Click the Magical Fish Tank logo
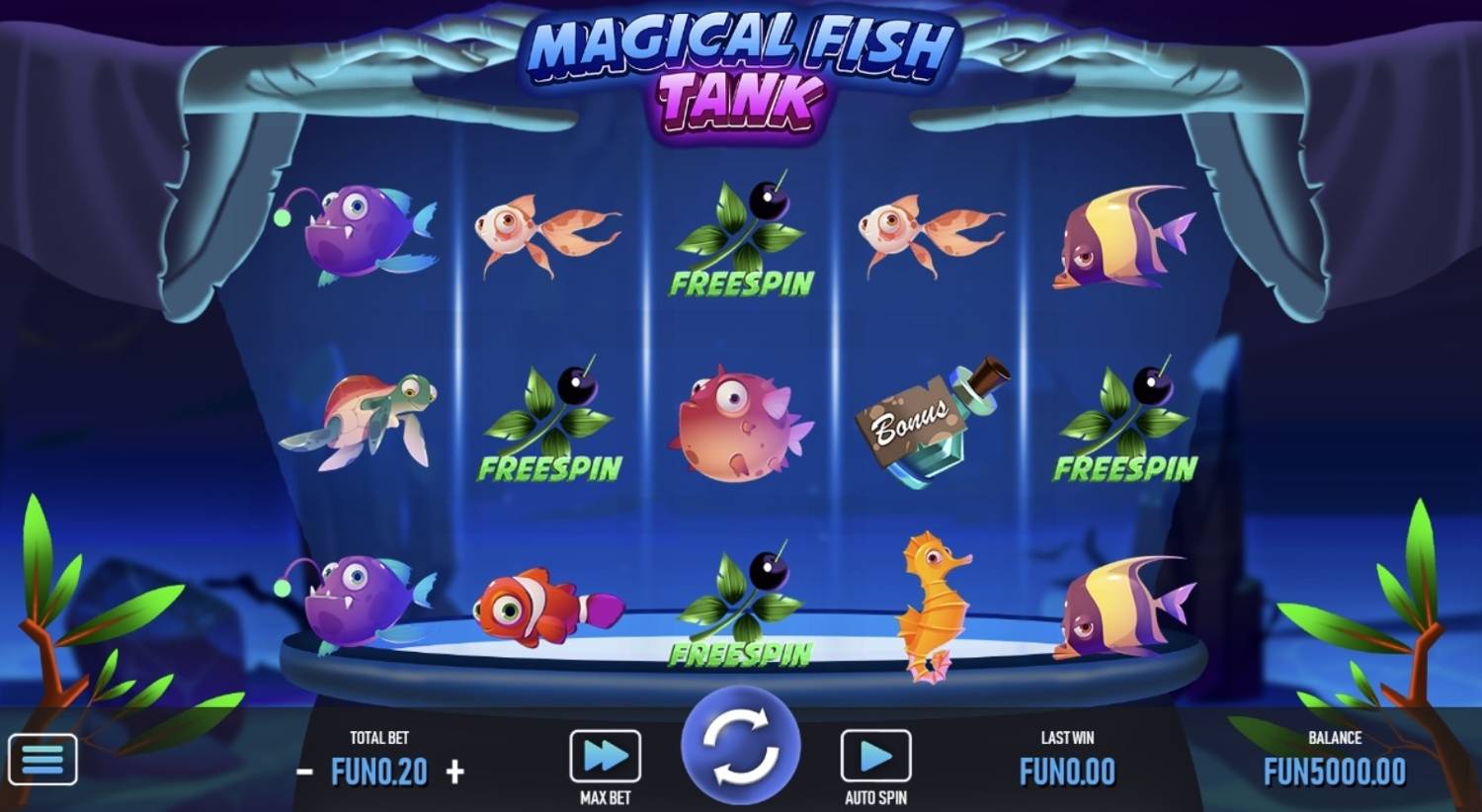1482x812 pixels. click(739, 64)
